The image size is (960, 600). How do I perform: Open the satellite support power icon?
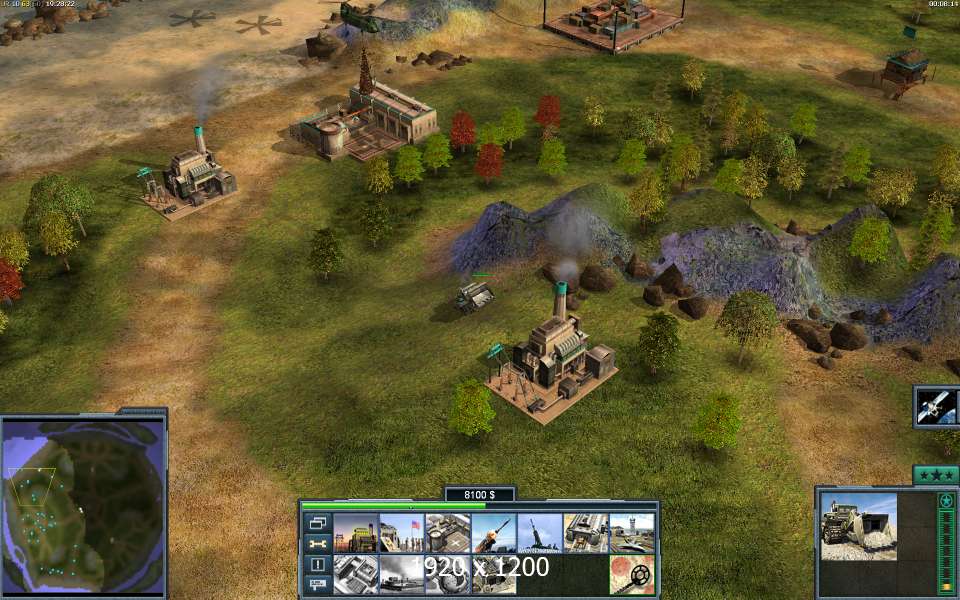coord(936,406)
